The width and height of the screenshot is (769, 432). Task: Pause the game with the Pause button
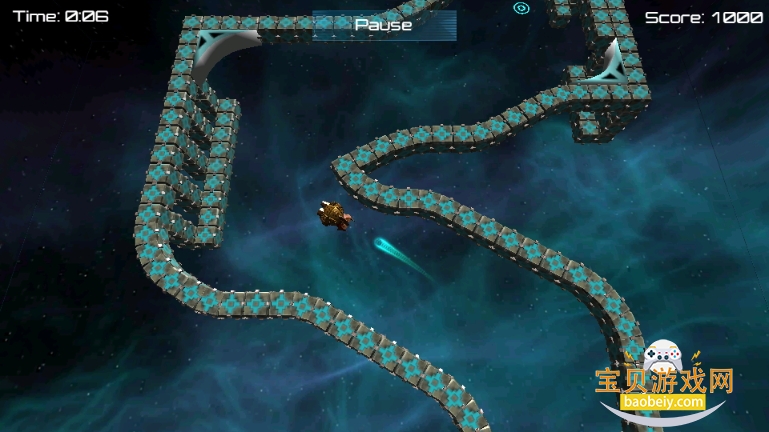pyautogui.click(x=384, y=25)
